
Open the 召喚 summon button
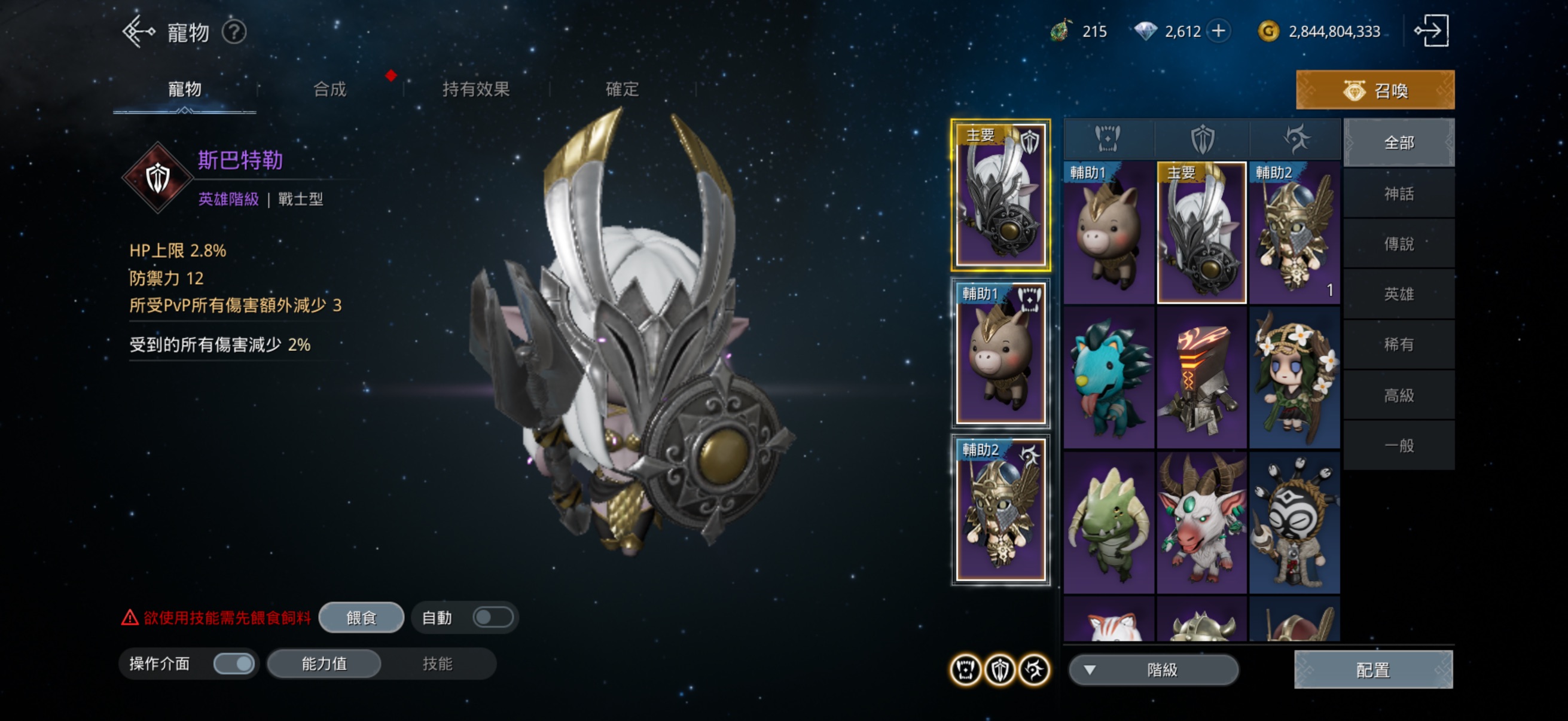tap(1374, 90)
